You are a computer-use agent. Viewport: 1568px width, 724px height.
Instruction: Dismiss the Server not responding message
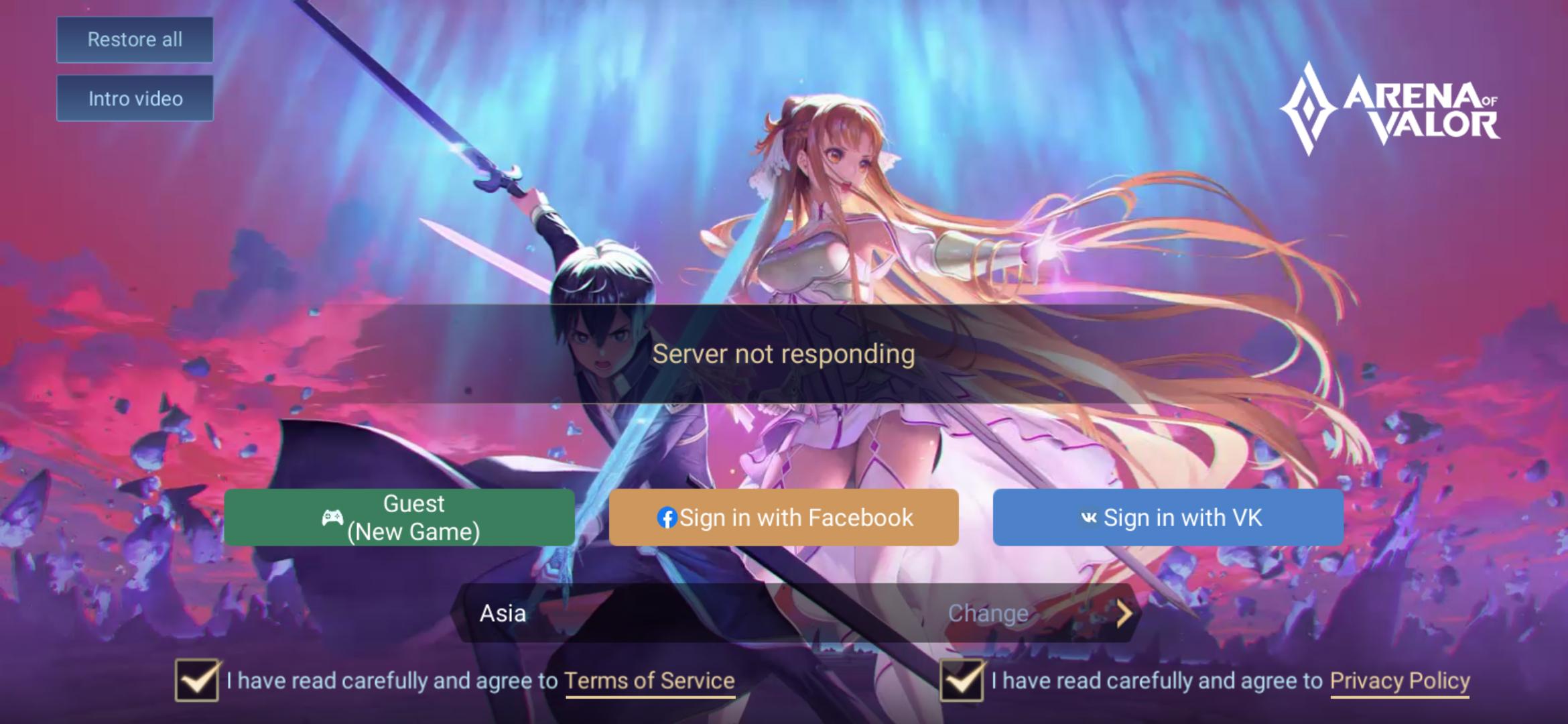[784, 355]
